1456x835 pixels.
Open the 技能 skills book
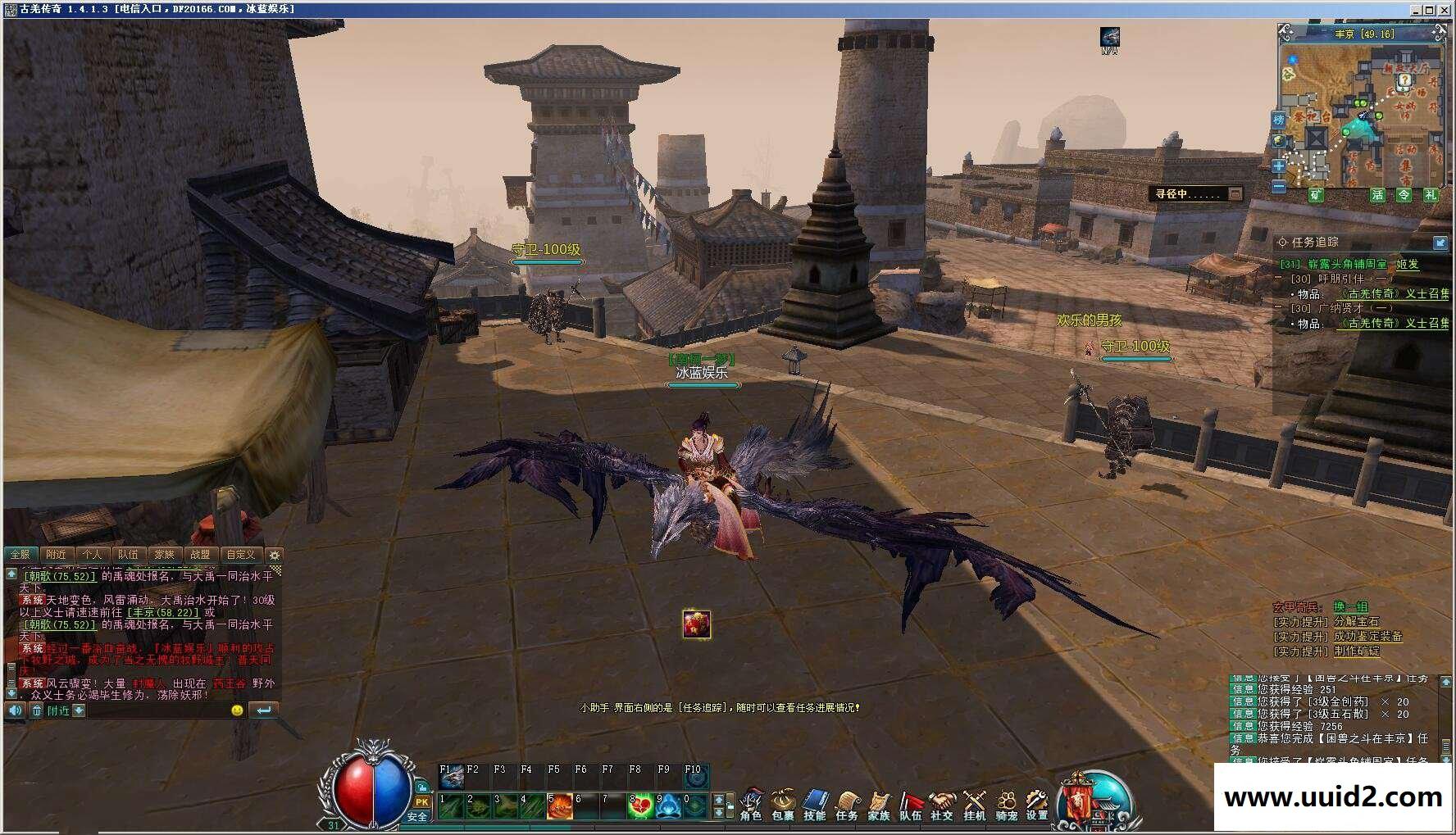(815, 804)
